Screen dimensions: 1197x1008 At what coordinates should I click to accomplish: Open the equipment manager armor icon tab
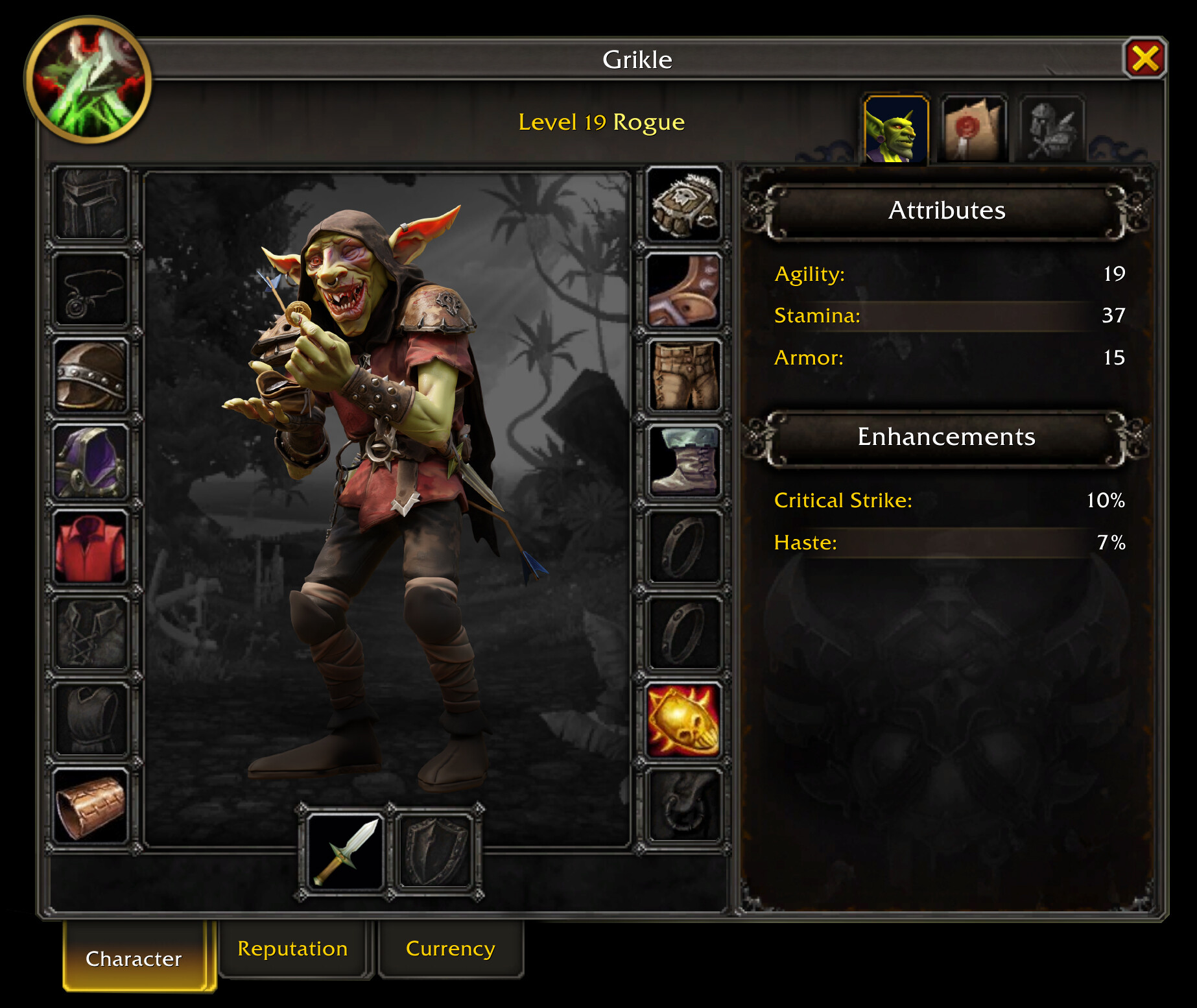pos(1052,130)
